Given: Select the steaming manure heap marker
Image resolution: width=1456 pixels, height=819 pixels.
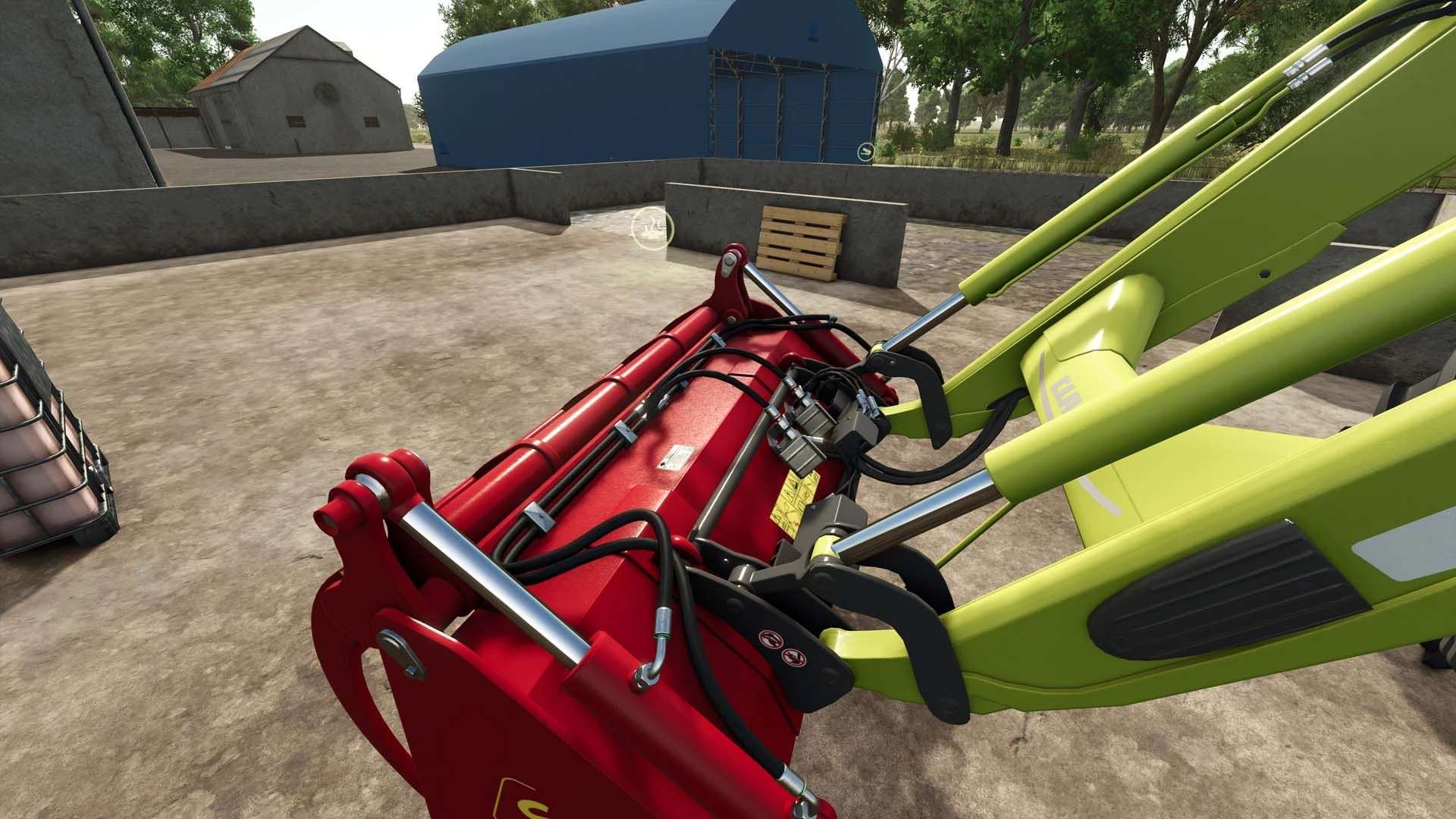Looking at the screenshot, I should pos(651,226).
